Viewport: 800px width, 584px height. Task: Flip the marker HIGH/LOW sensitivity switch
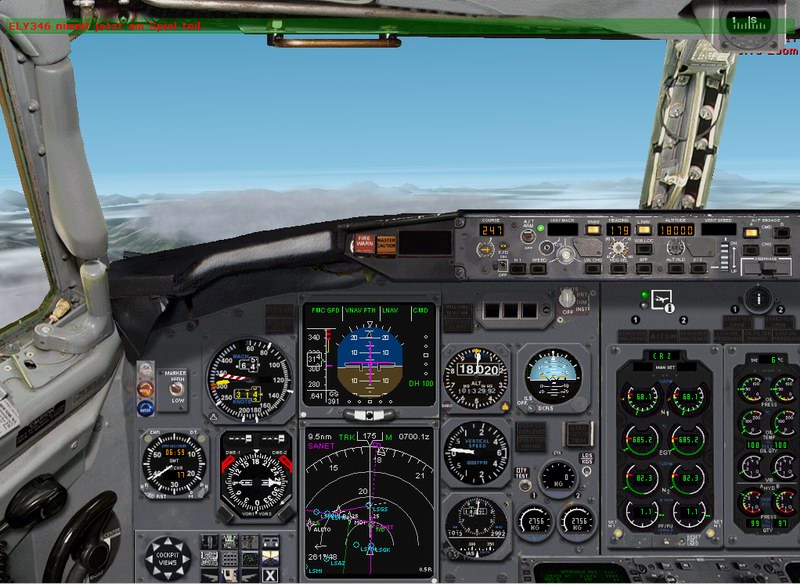pyautogui.click(x=176, y=389)
